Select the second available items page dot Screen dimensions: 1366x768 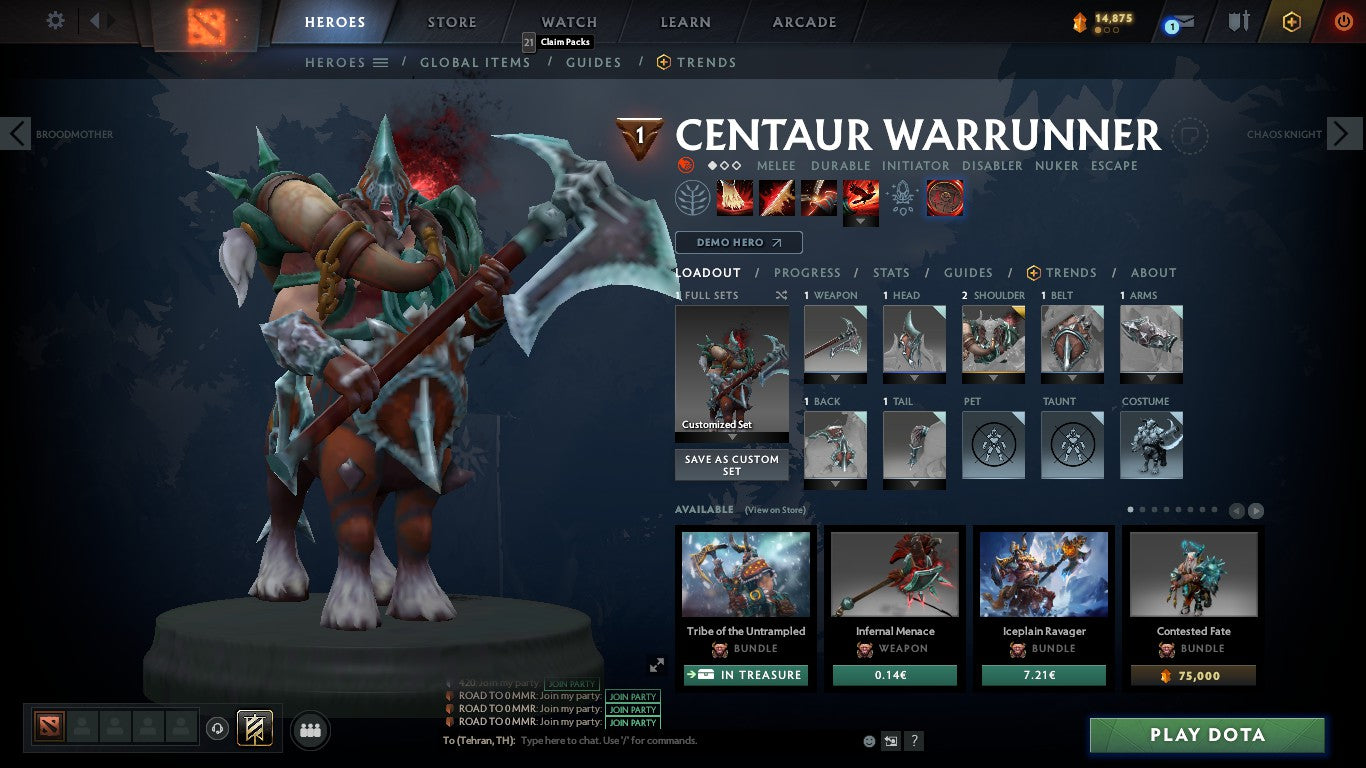pyautogui.click(x=1142, y=510)
